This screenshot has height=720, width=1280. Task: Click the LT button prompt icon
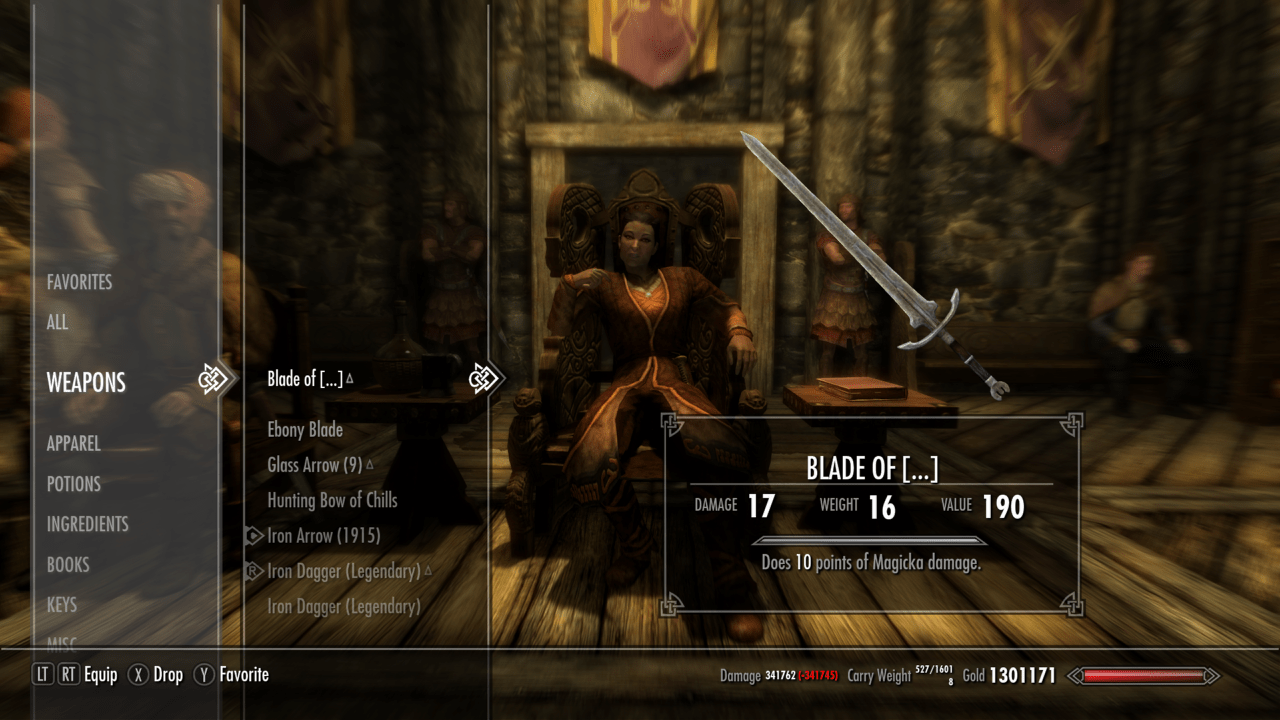(x=41, y=675)
